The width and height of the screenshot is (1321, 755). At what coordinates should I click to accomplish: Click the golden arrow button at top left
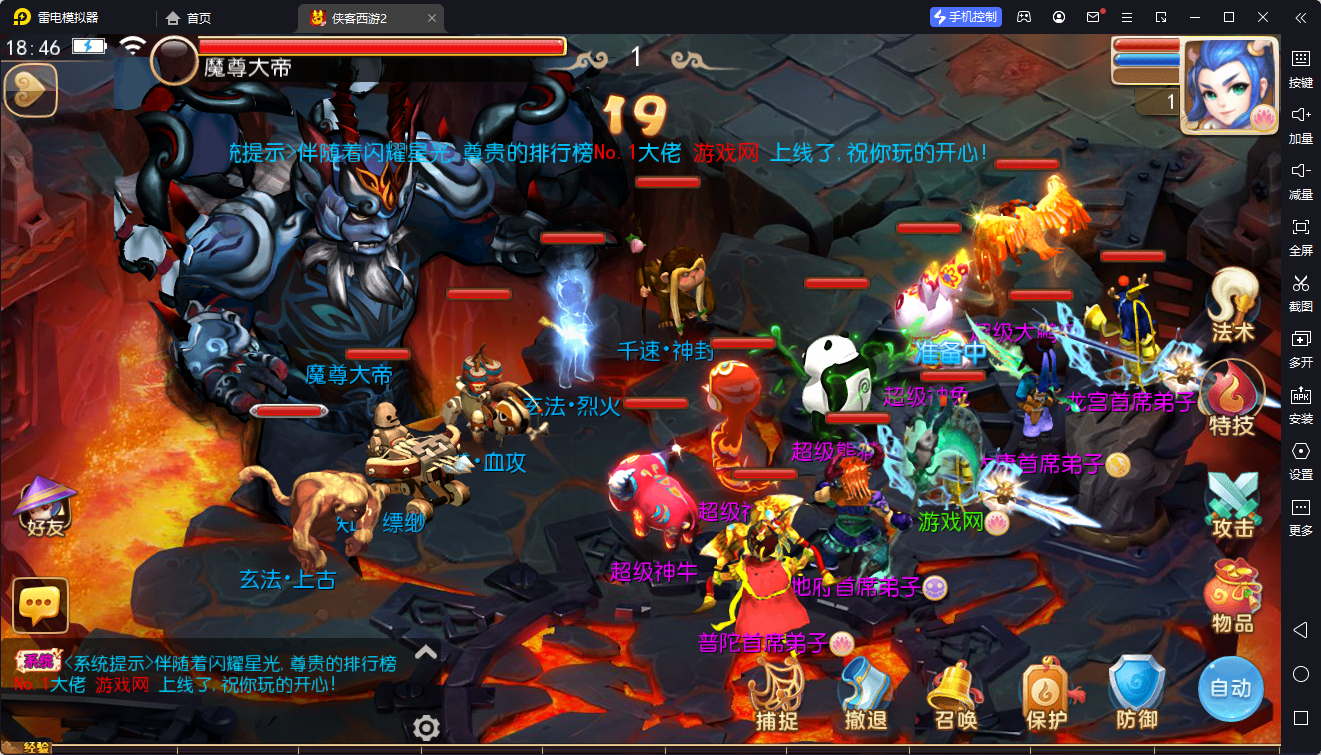(x=31, y=90)
